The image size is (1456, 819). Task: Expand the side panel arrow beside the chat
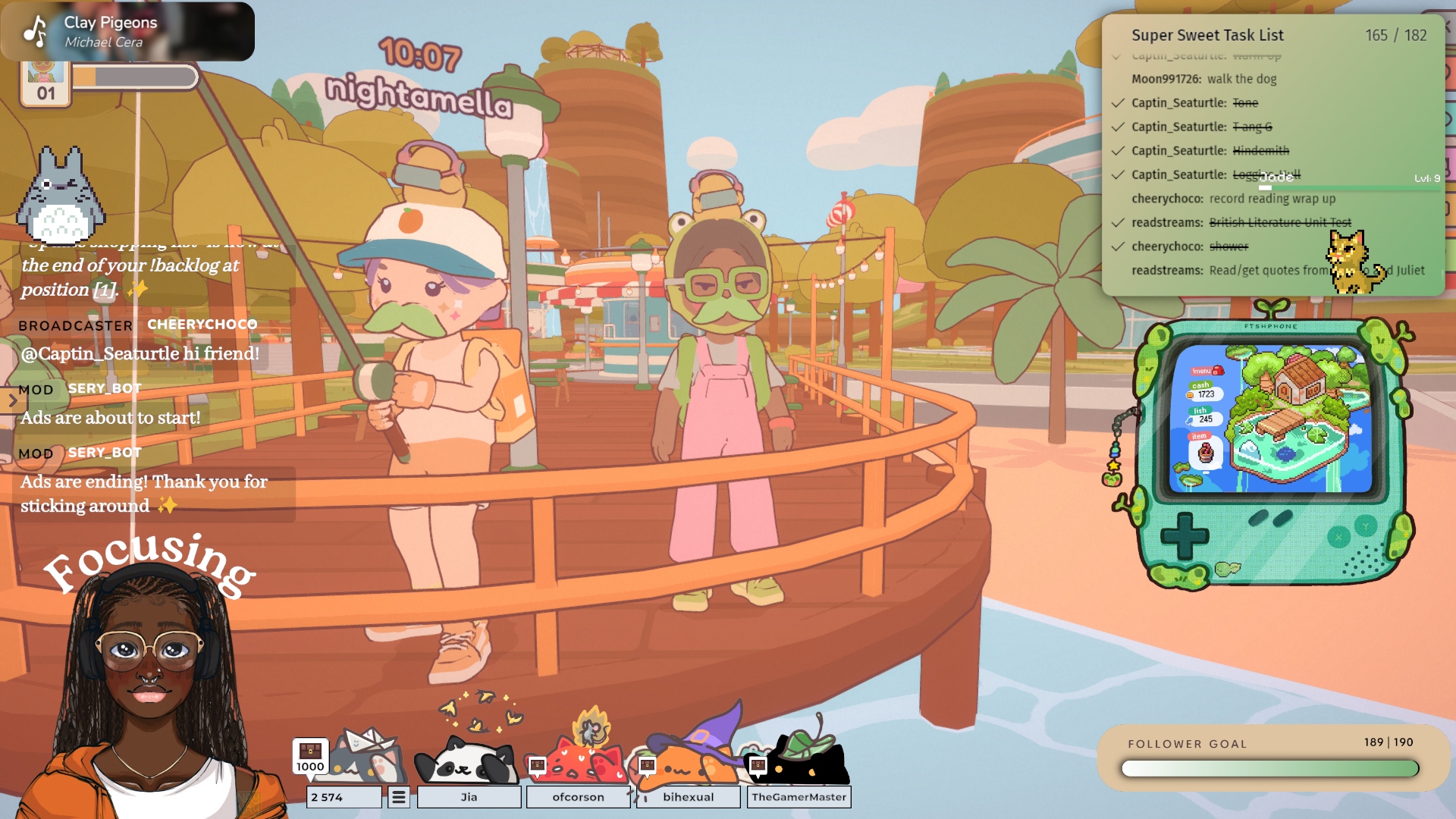(12, 401)
